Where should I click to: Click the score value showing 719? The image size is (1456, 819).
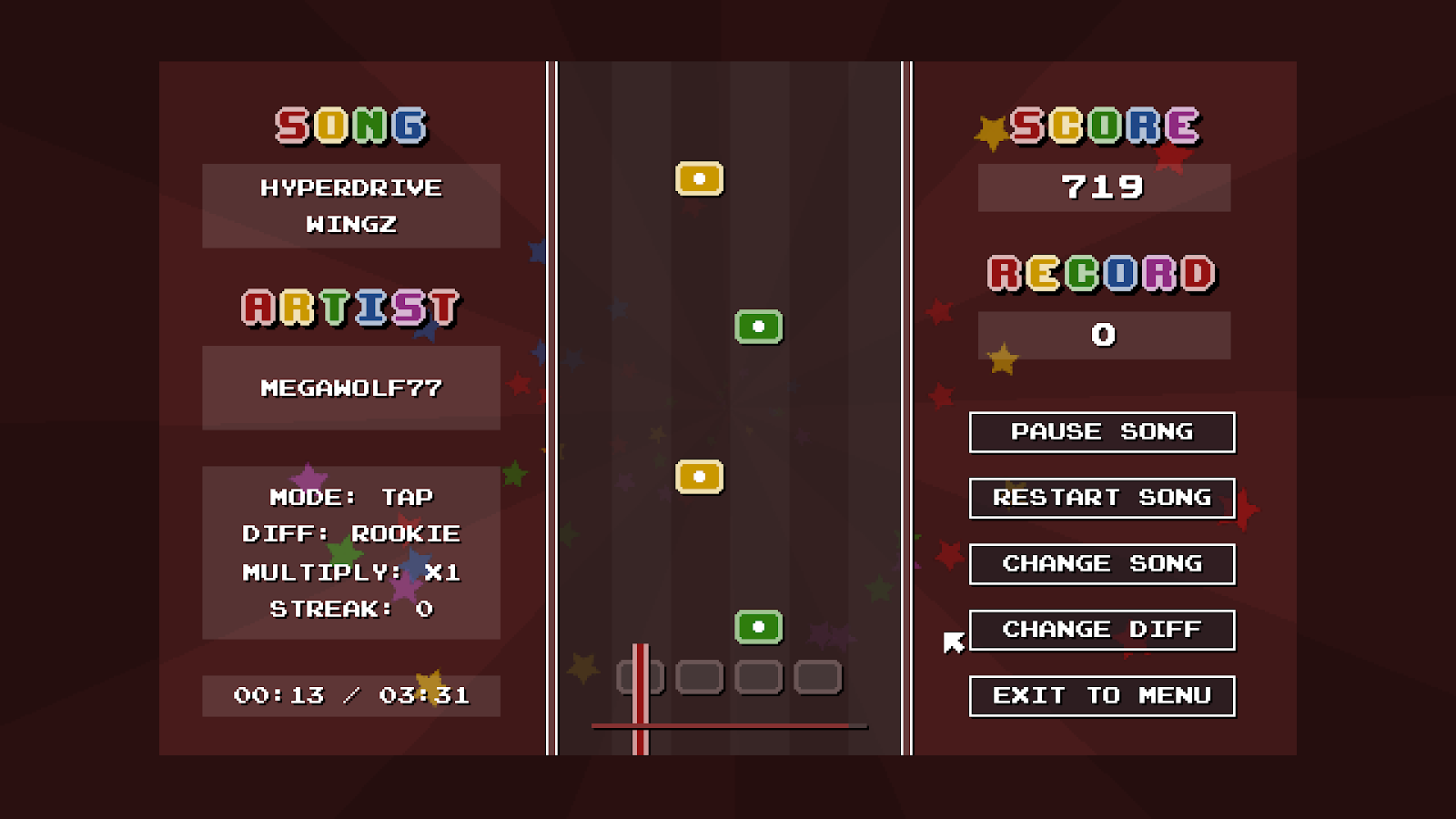1103,187
